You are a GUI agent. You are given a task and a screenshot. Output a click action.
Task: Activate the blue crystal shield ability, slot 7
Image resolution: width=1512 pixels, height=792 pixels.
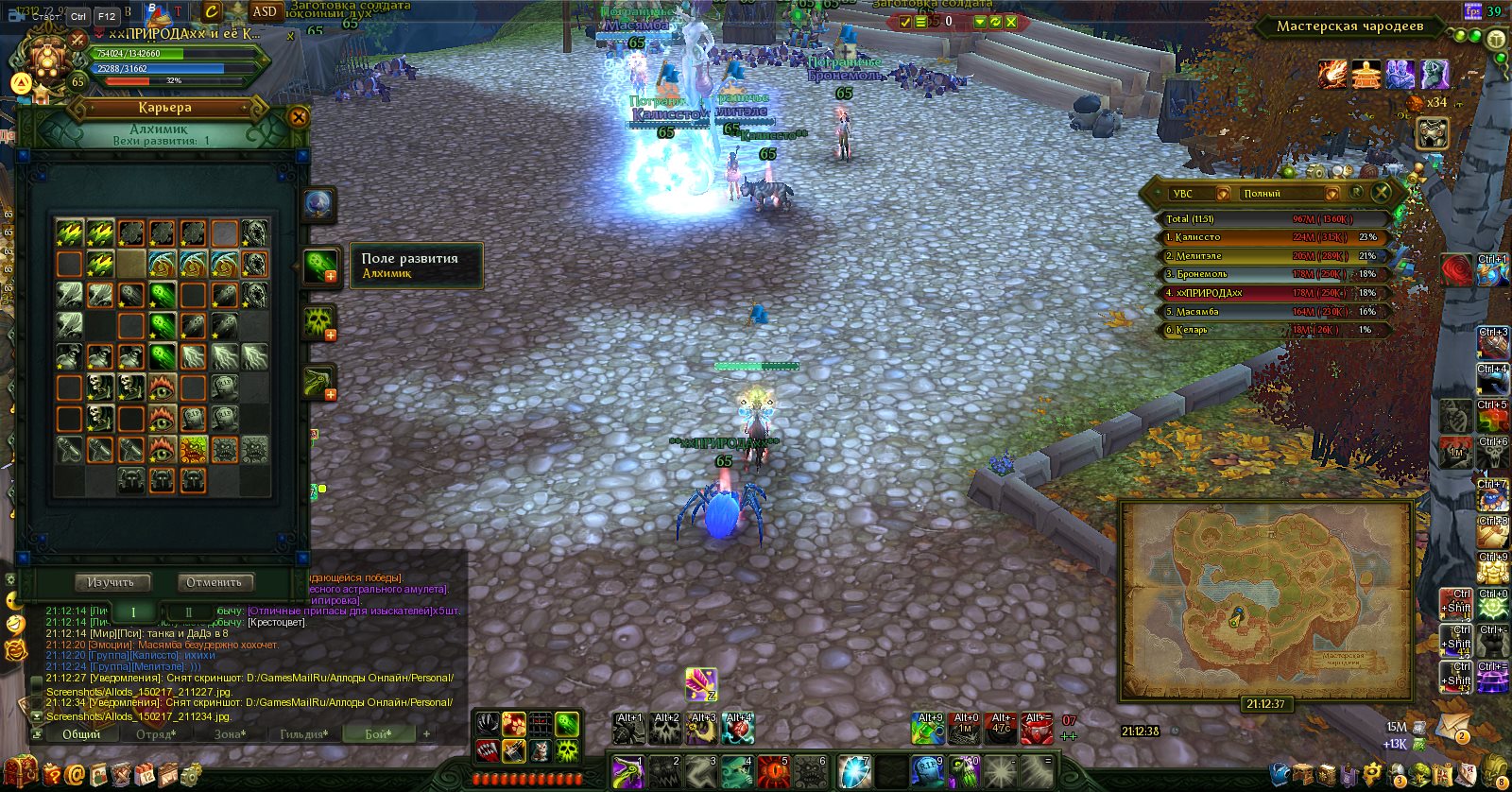tap(853, 771)
